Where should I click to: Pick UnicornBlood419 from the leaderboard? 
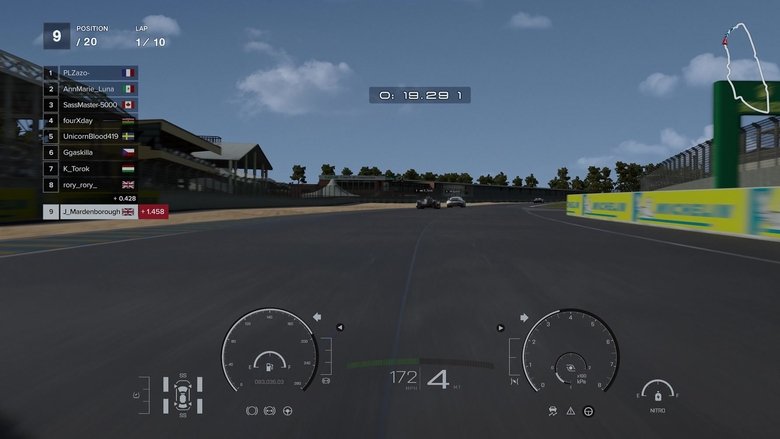pyautogui.click(x=90, y=136)
